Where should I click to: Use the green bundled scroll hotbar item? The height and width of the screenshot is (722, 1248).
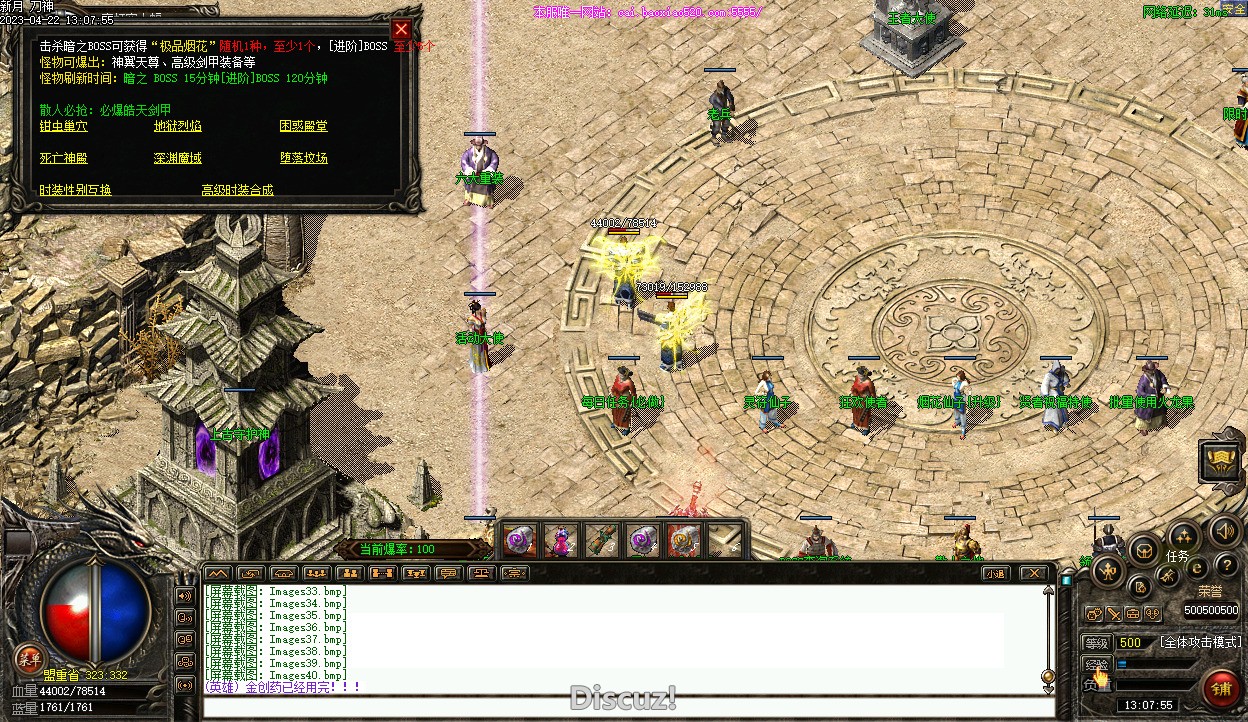pyautogui.click(x=602, y=541)
